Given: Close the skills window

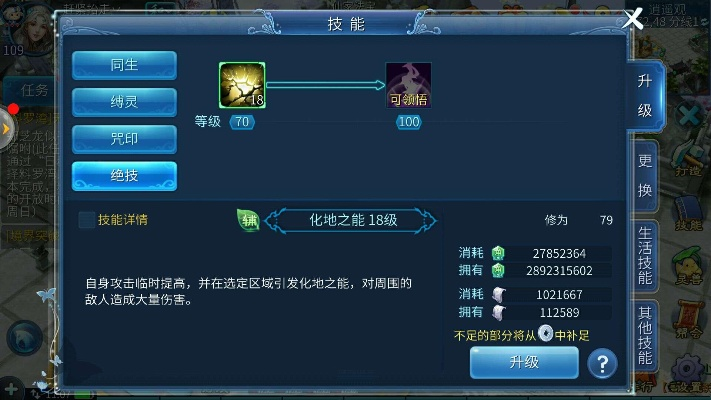Looking at the screenshot, I should pos(632,19).
